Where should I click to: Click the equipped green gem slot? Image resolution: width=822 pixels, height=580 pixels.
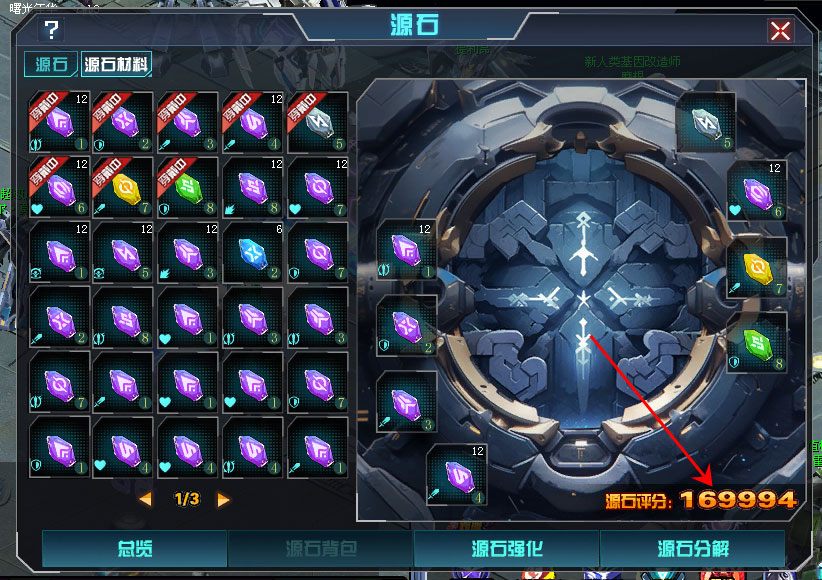757,342
